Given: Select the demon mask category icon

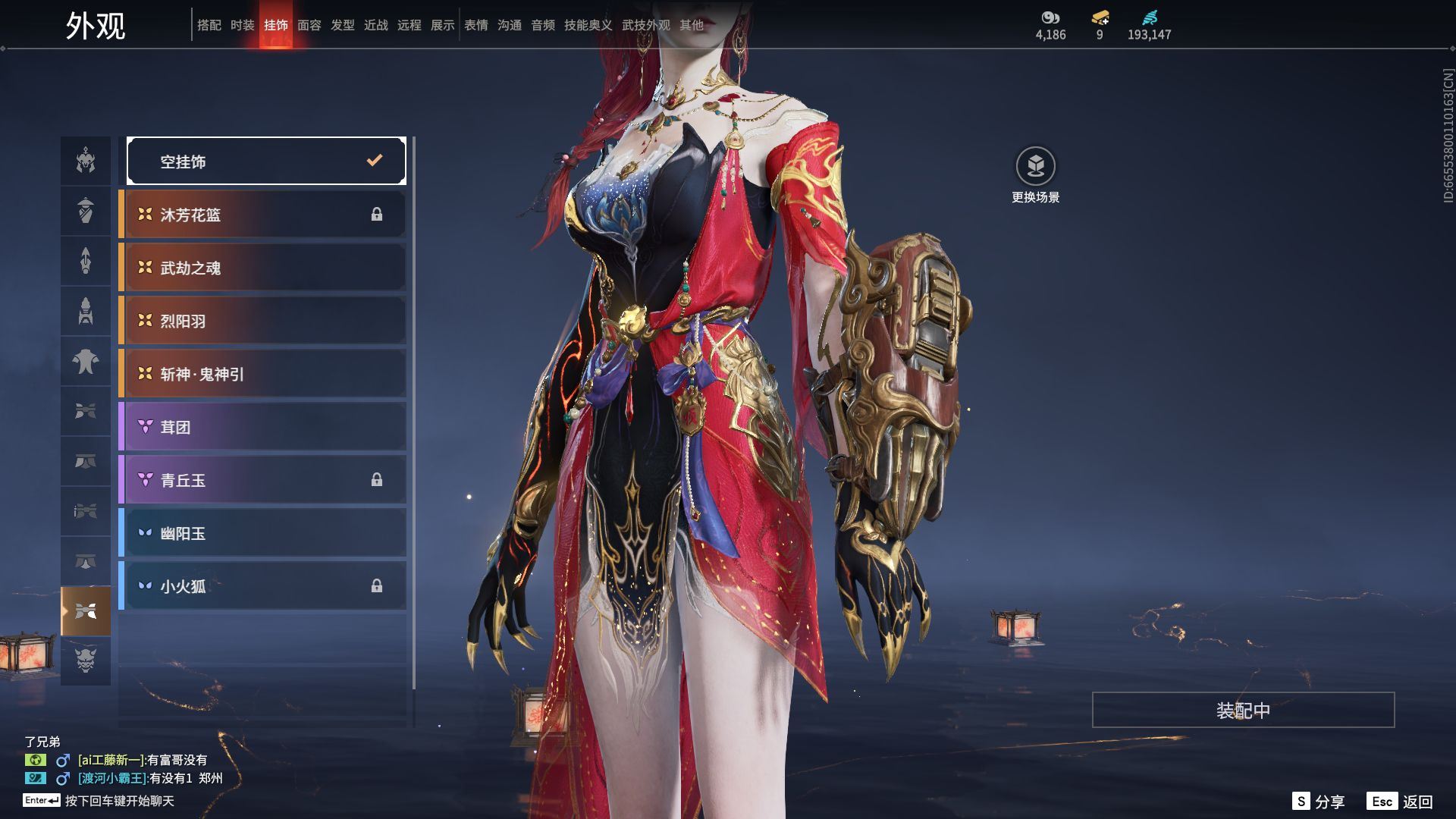Looking at the screenshot, I should tap(86, 661).
